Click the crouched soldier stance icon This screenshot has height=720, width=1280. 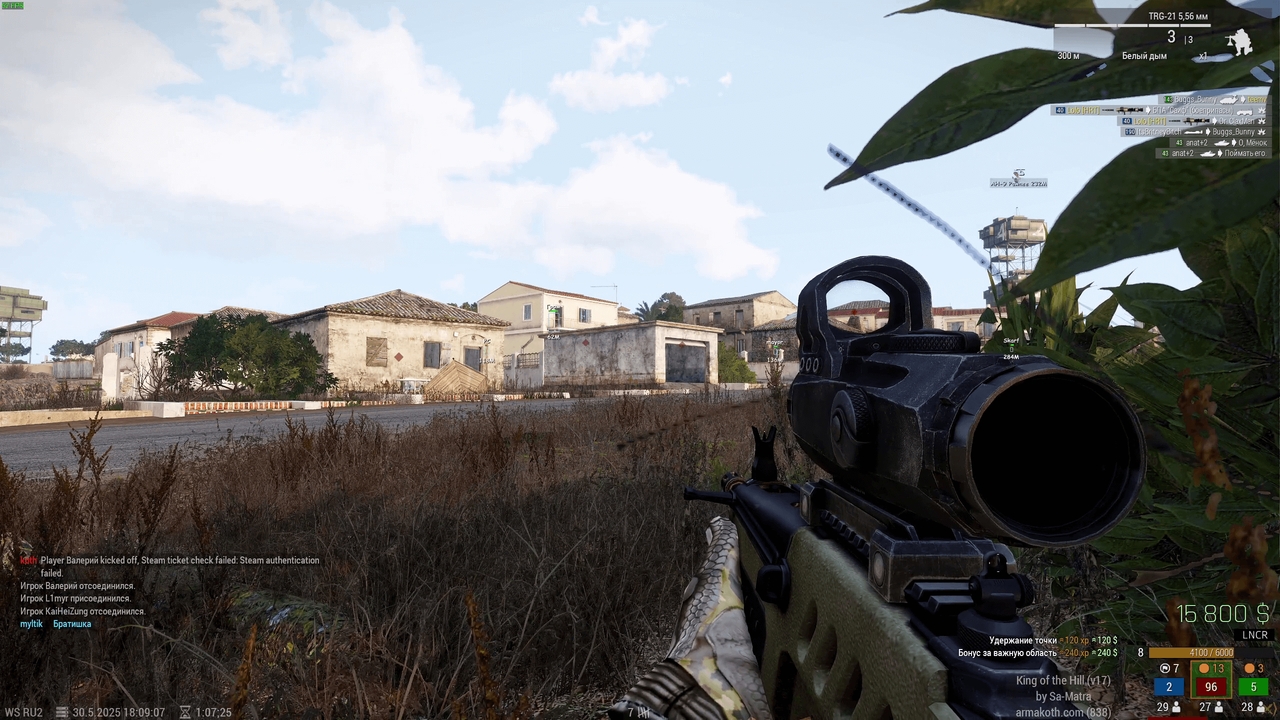[1241, 40]
